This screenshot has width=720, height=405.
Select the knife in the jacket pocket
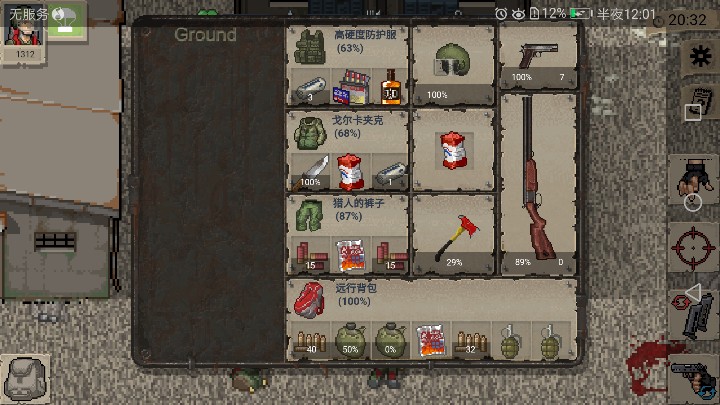tap(310, 171)
